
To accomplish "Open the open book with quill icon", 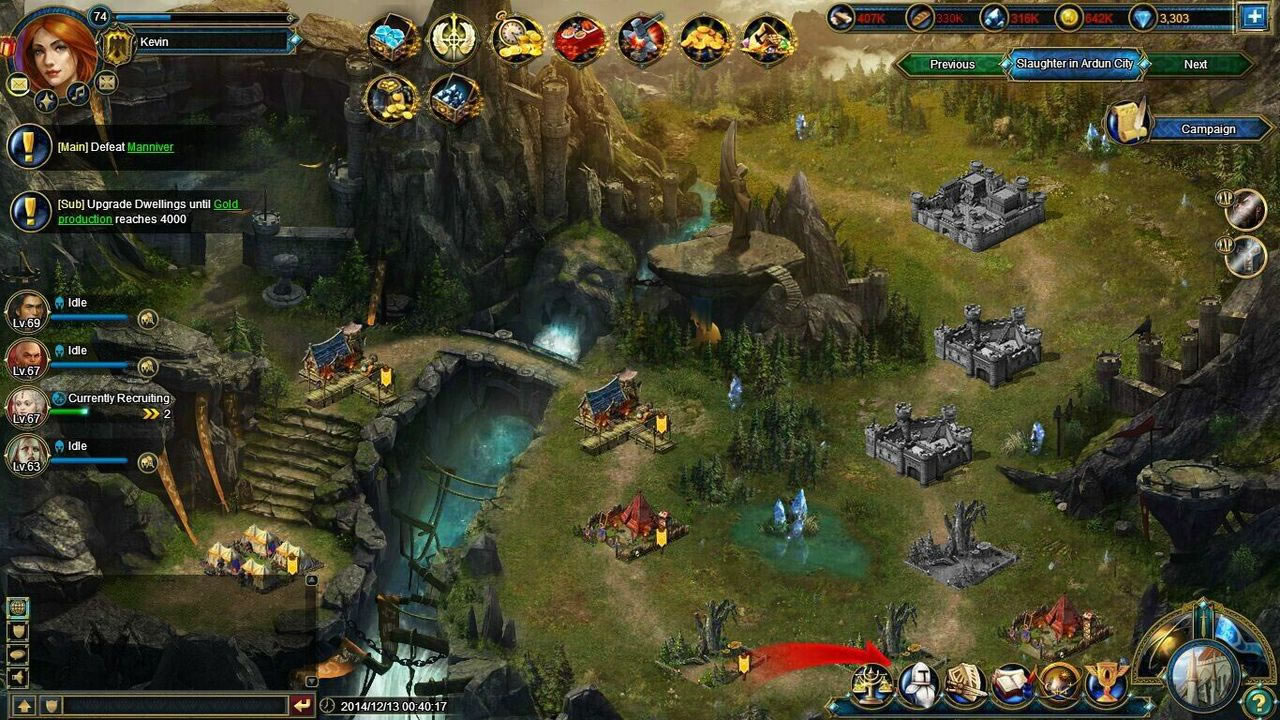I will 1011,685.
